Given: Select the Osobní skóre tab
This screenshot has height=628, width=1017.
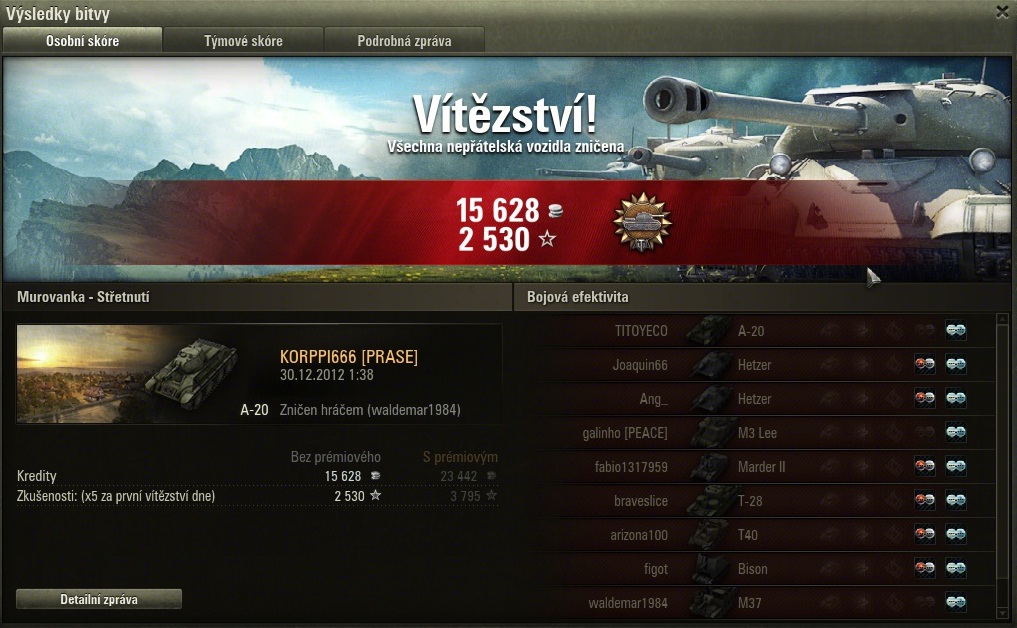Looking at the screenshot, I should 82,41.
